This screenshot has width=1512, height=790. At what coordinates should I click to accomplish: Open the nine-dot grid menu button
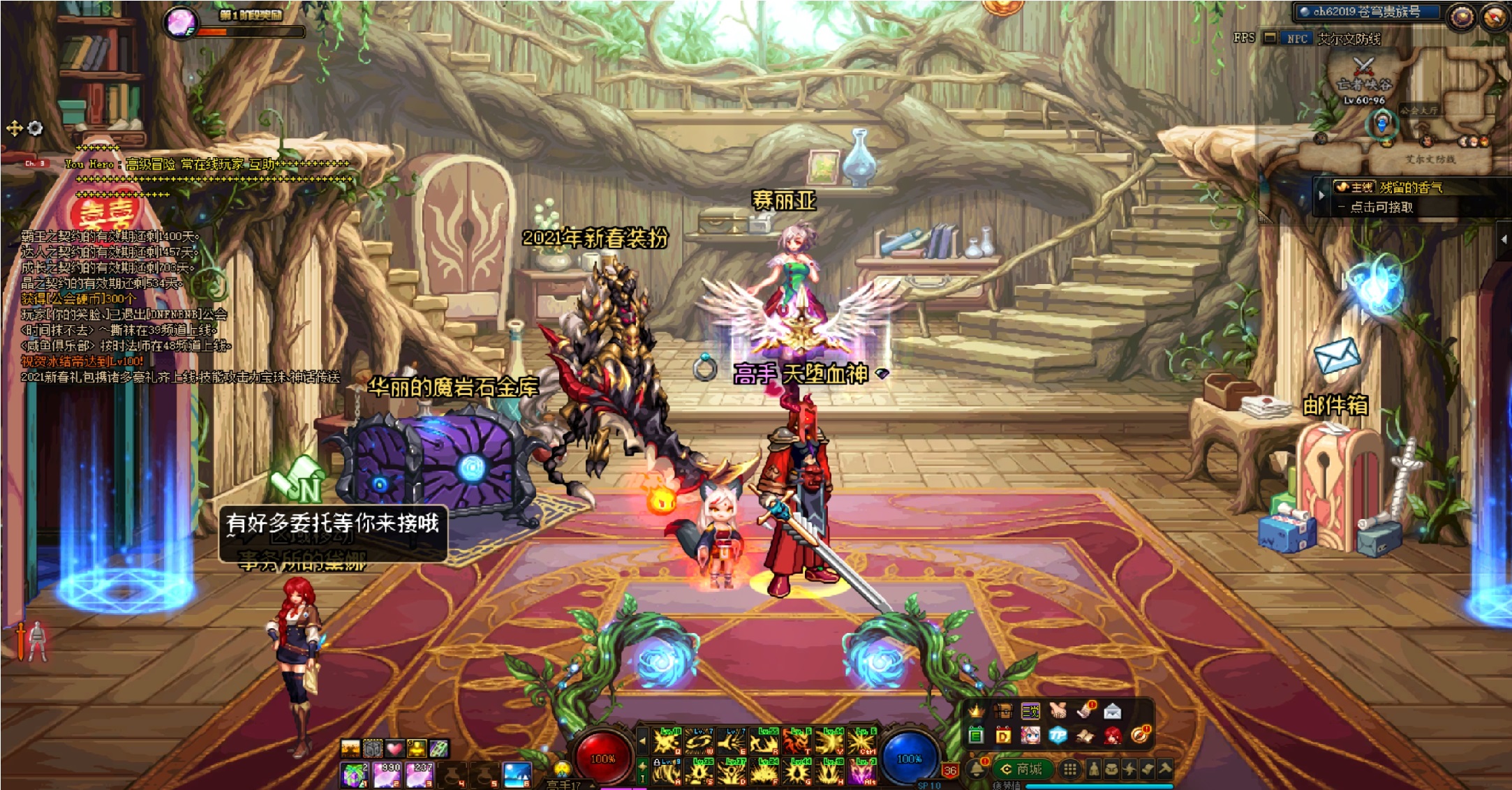pos(1069,769)
